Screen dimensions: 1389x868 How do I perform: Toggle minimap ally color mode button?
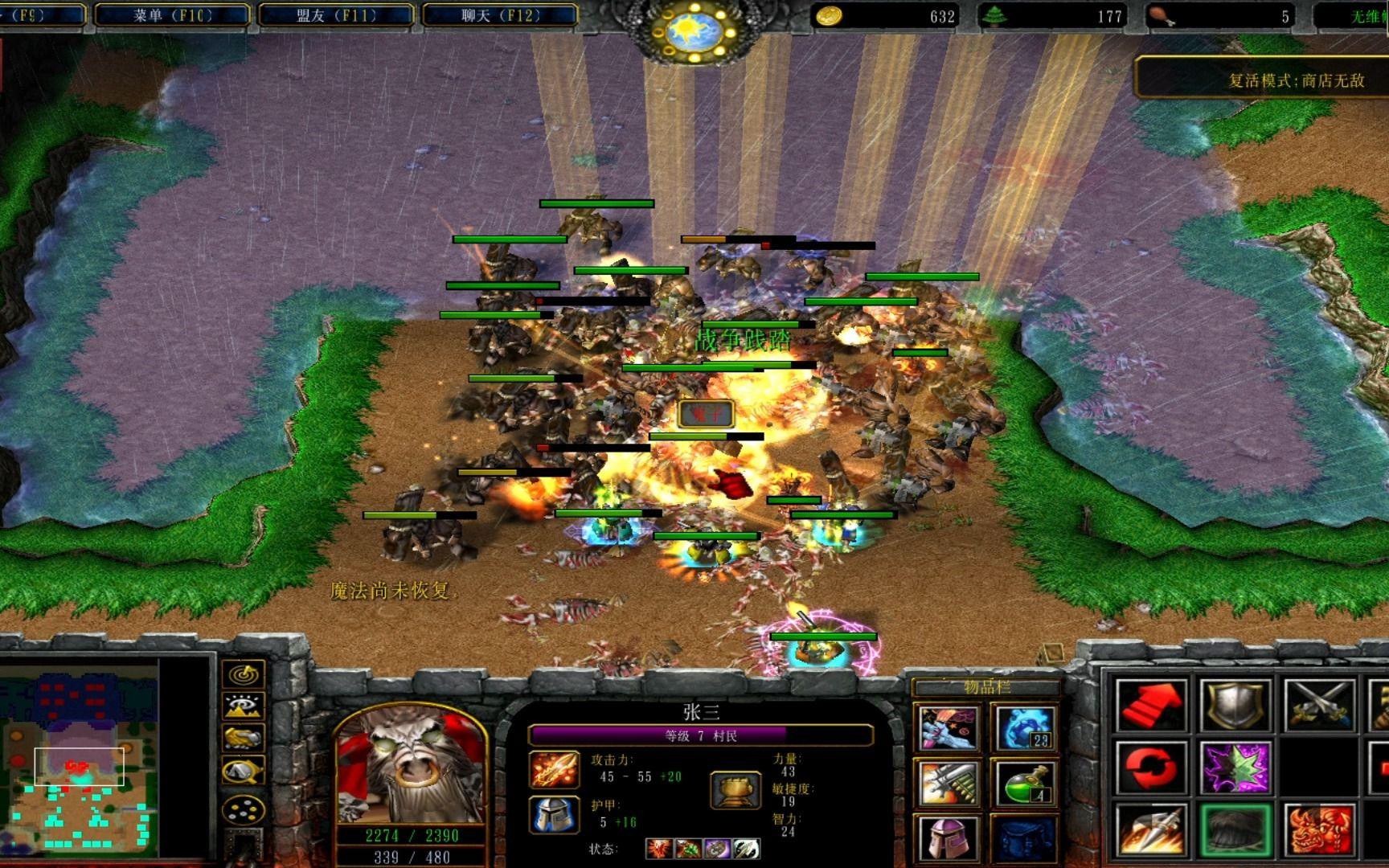(243, 738)
